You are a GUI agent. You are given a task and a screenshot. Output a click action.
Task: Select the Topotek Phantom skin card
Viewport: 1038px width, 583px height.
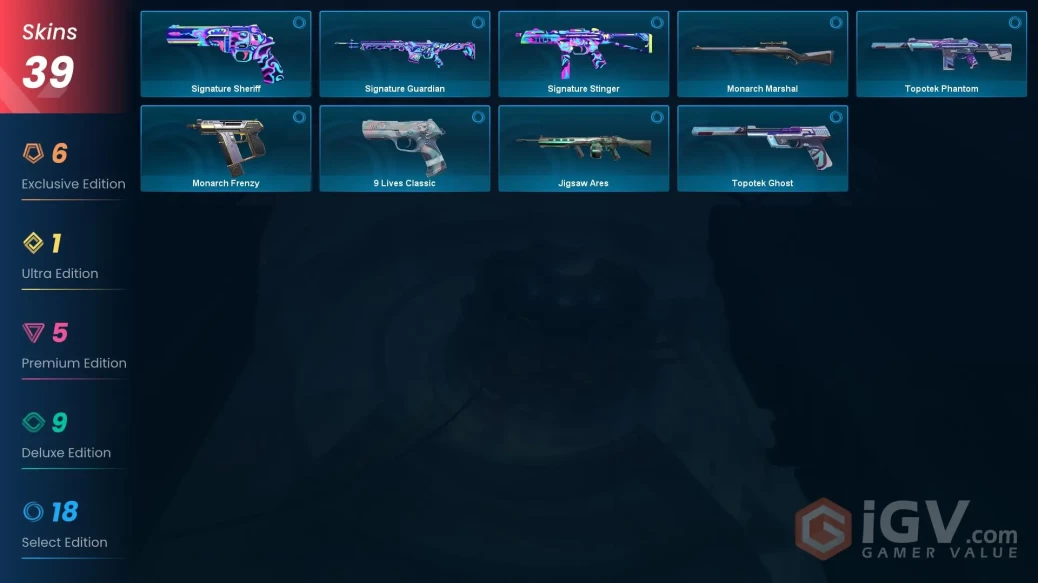(941, 54)
